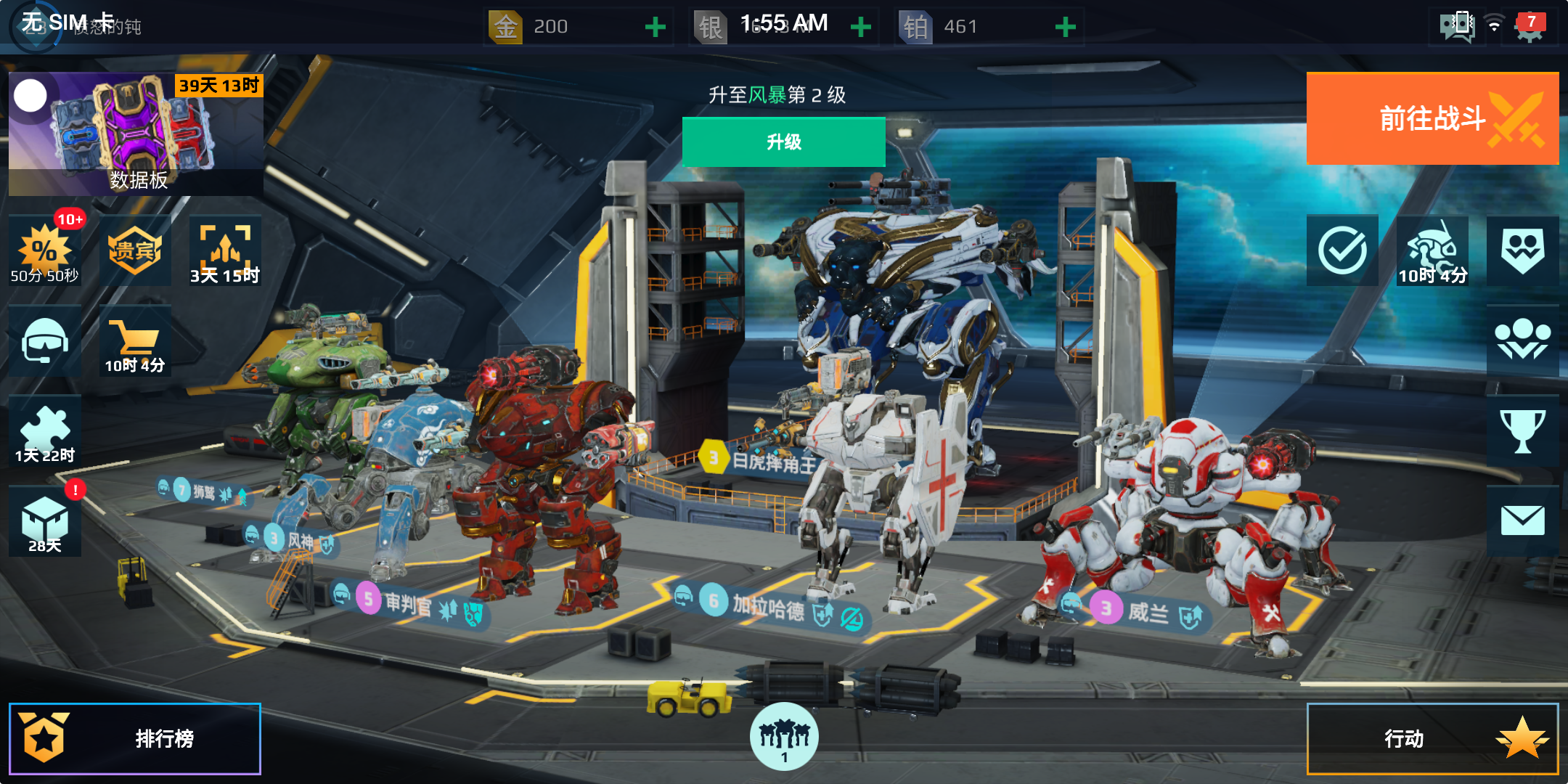
Task: Open the hangar squad selector circle
Action: tap(784, 736)
